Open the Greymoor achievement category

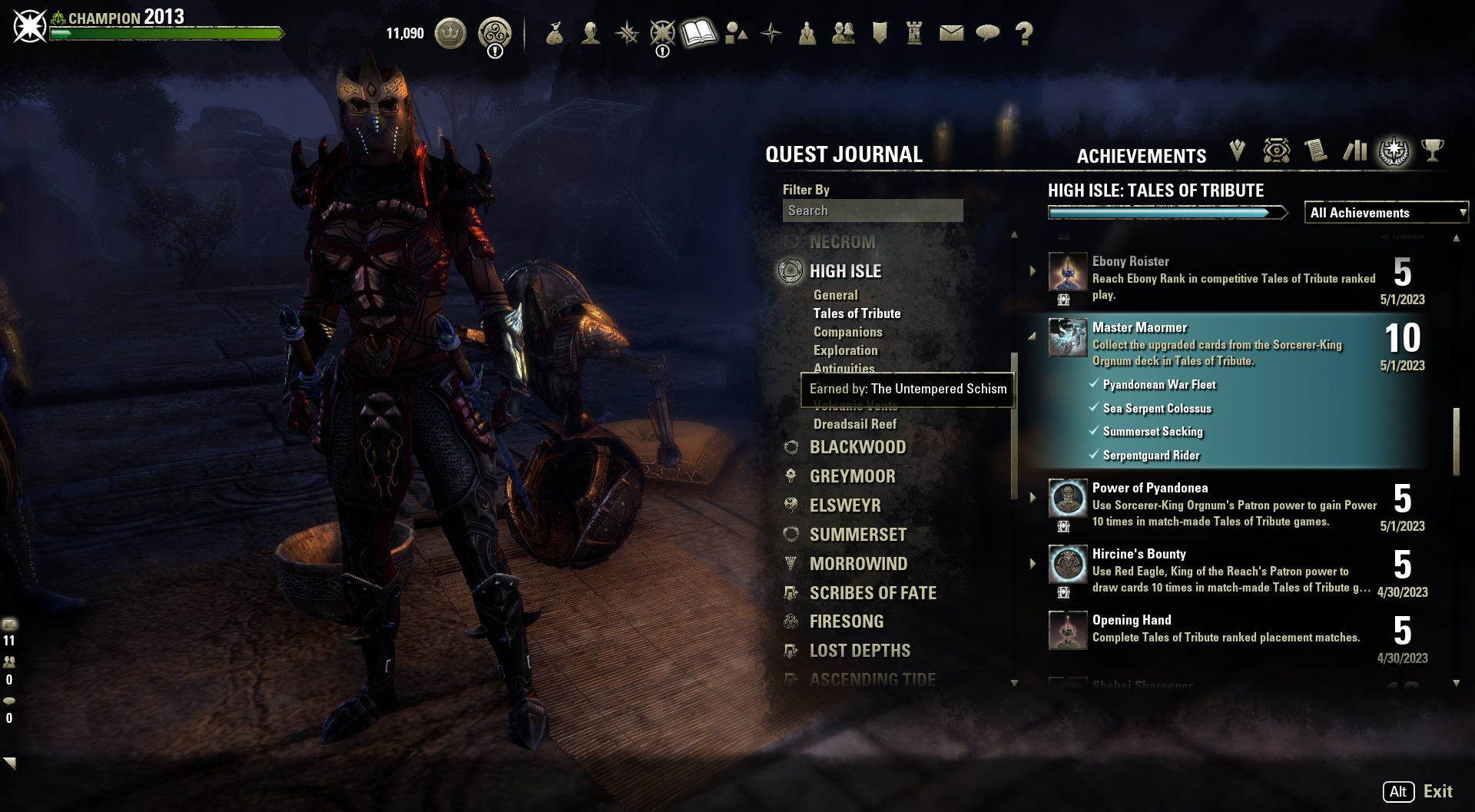[852, 476]
